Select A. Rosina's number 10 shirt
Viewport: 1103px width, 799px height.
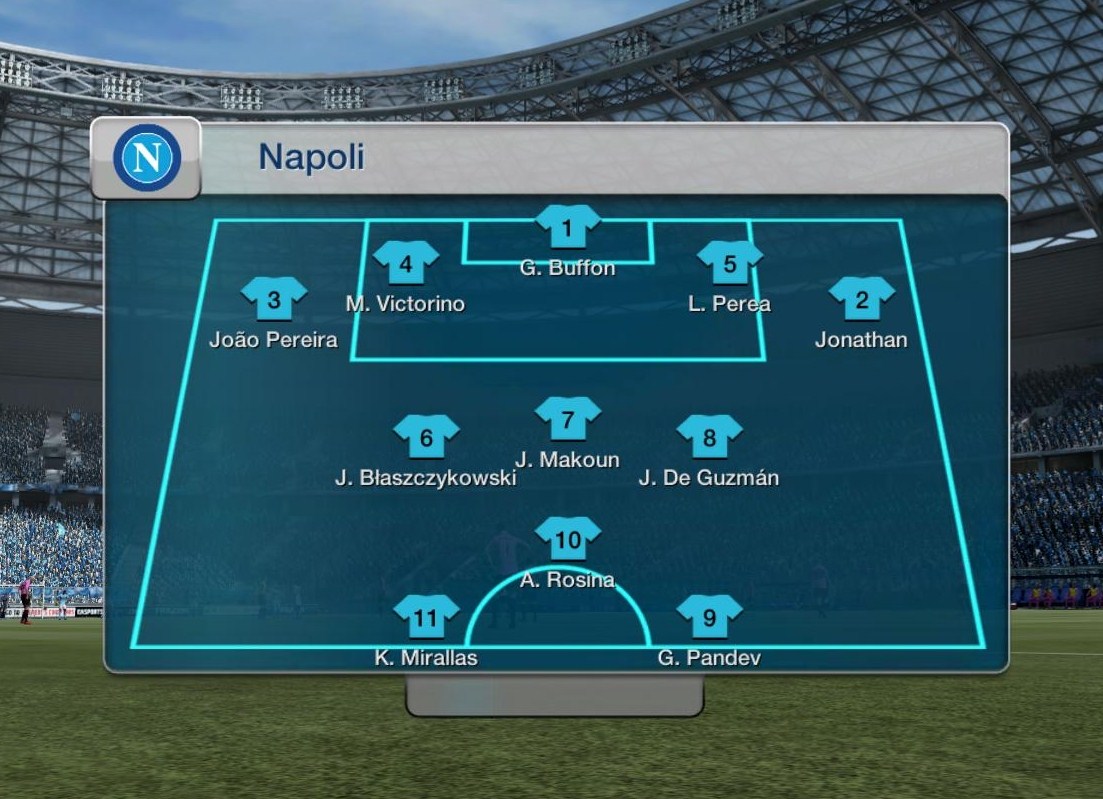point(567,540)
